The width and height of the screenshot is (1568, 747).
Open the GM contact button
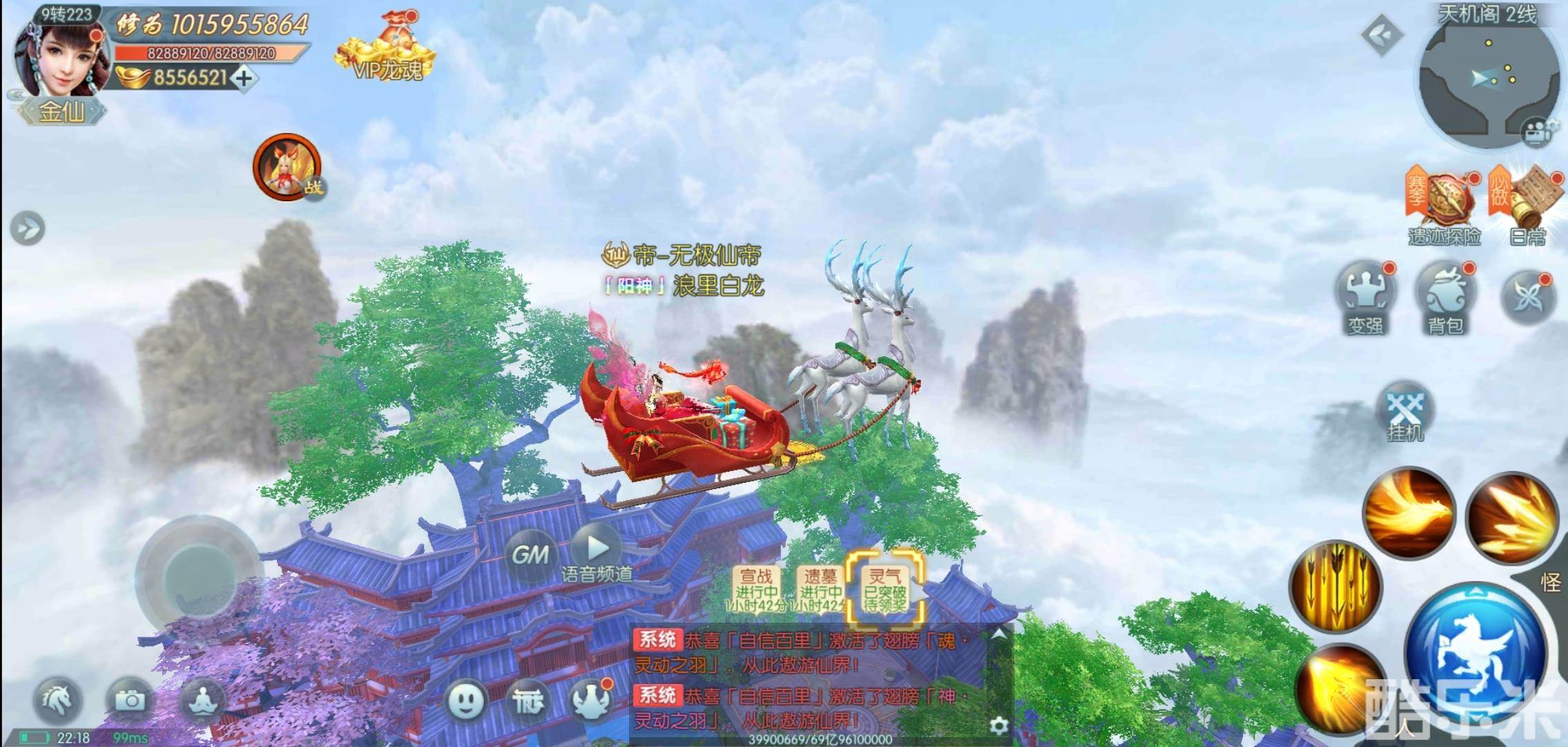tap(530, 553)
